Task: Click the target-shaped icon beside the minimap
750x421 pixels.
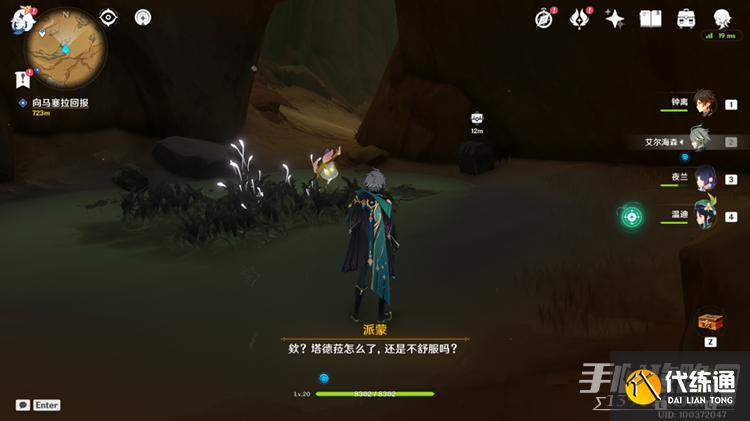Action: 109,17
